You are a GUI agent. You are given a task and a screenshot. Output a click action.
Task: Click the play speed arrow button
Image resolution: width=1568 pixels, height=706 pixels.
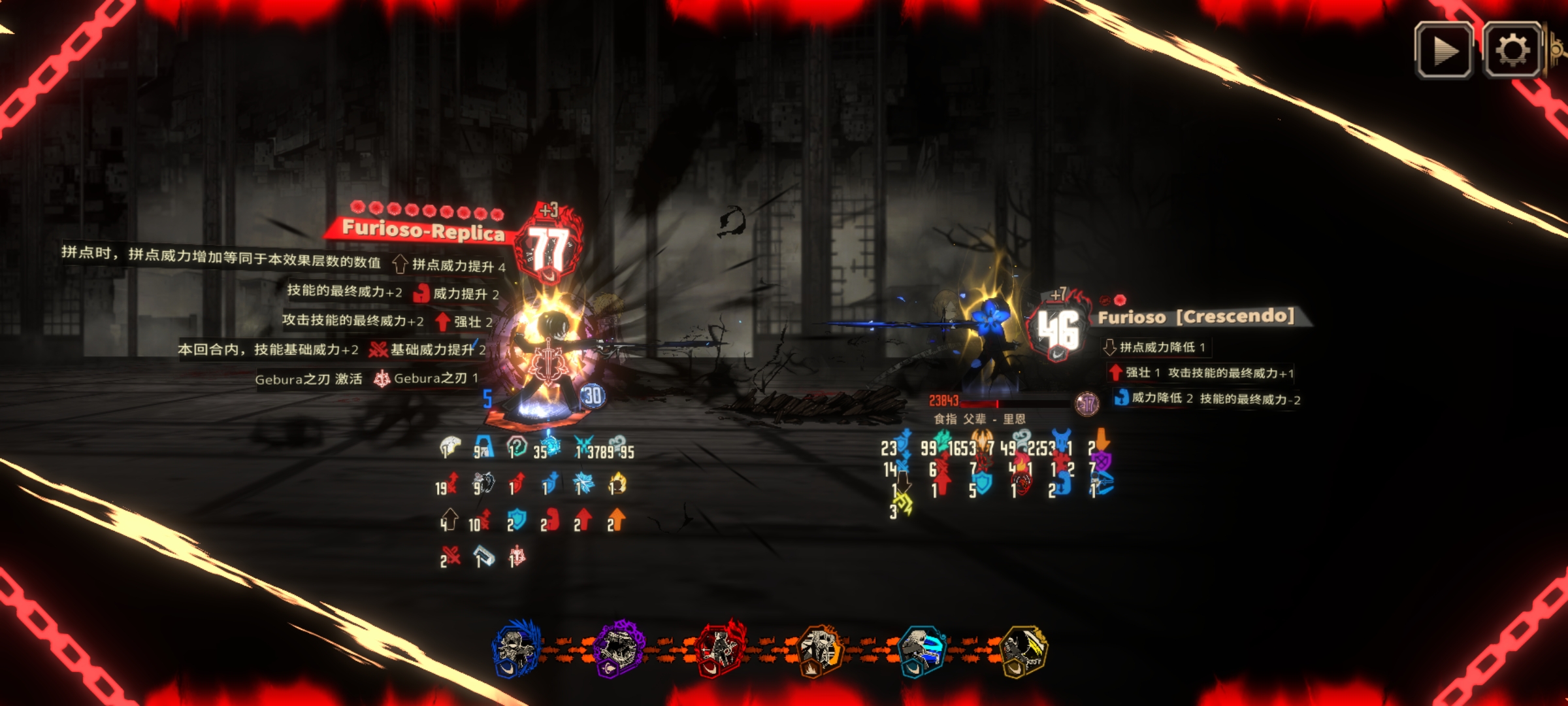(1444, 51)
